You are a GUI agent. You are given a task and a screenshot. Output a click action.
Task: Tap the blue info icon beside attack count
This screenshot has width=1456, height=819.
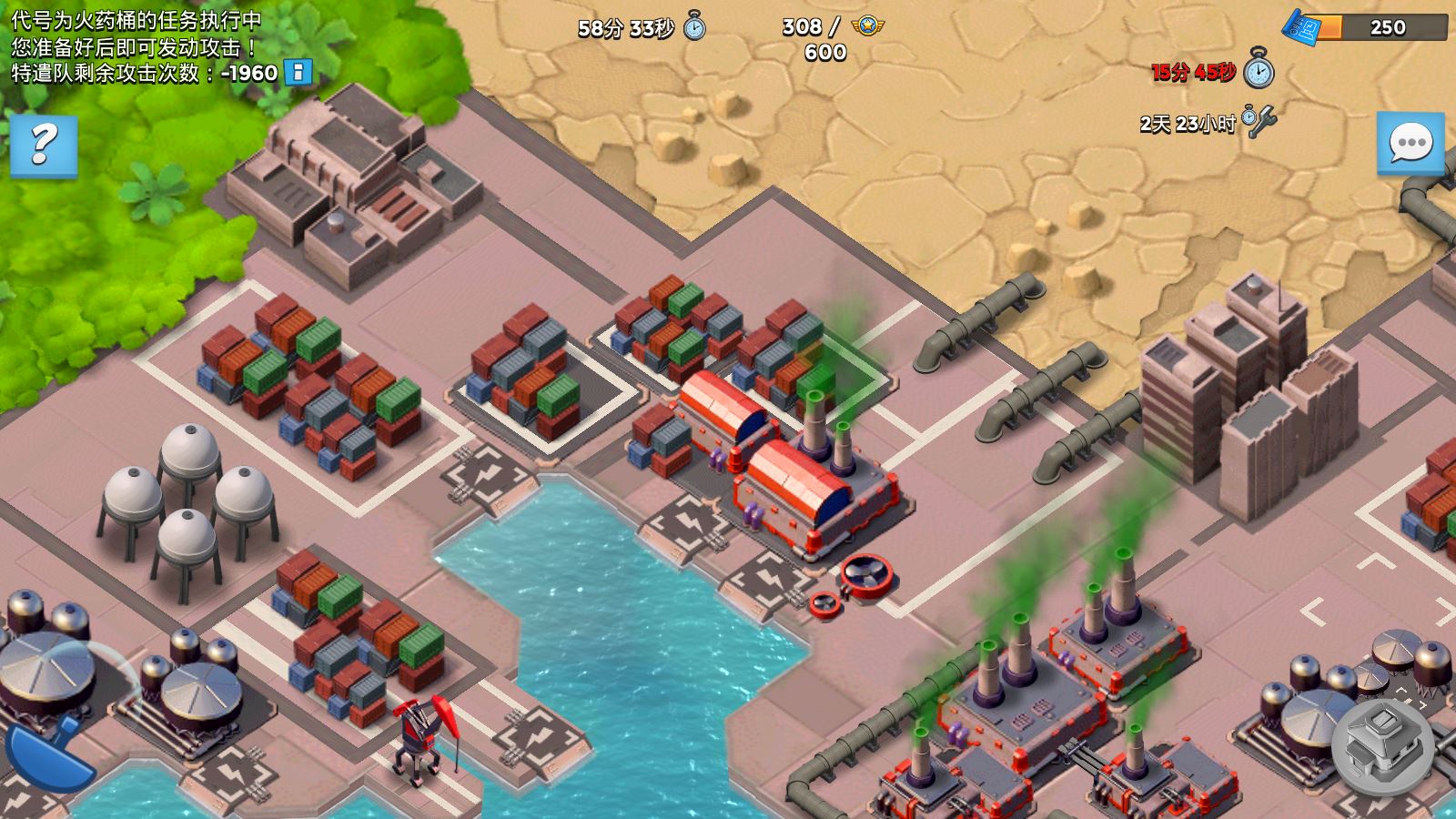[298, 73]
